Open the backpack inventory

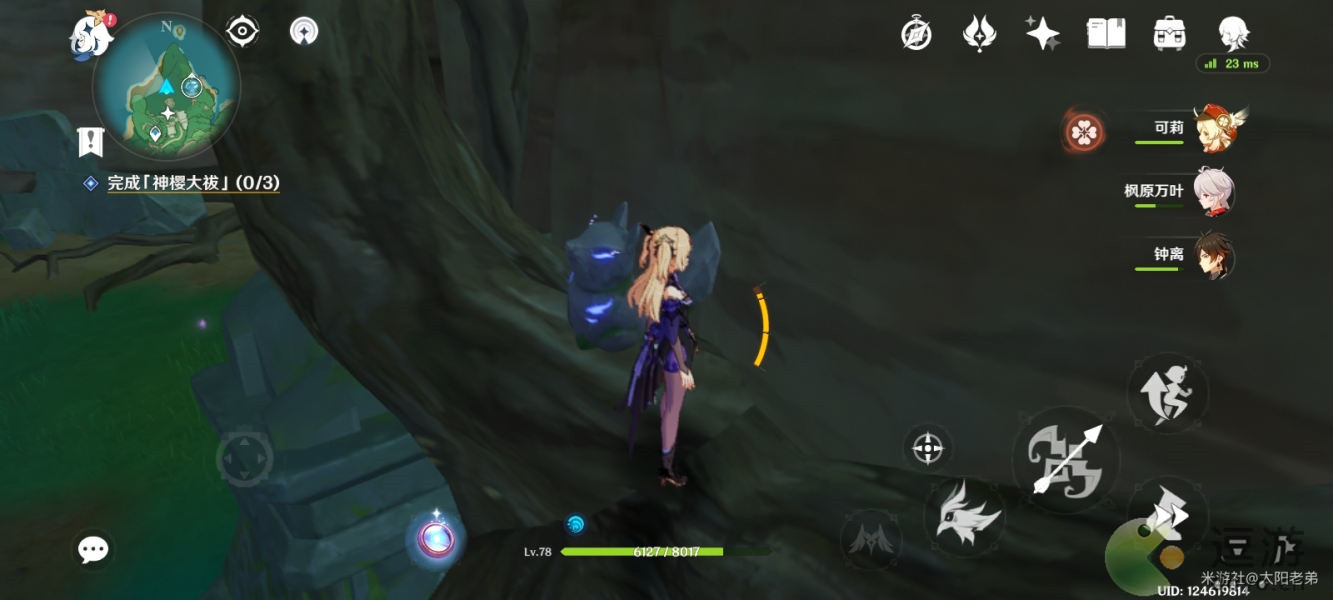pos(1169,34)
